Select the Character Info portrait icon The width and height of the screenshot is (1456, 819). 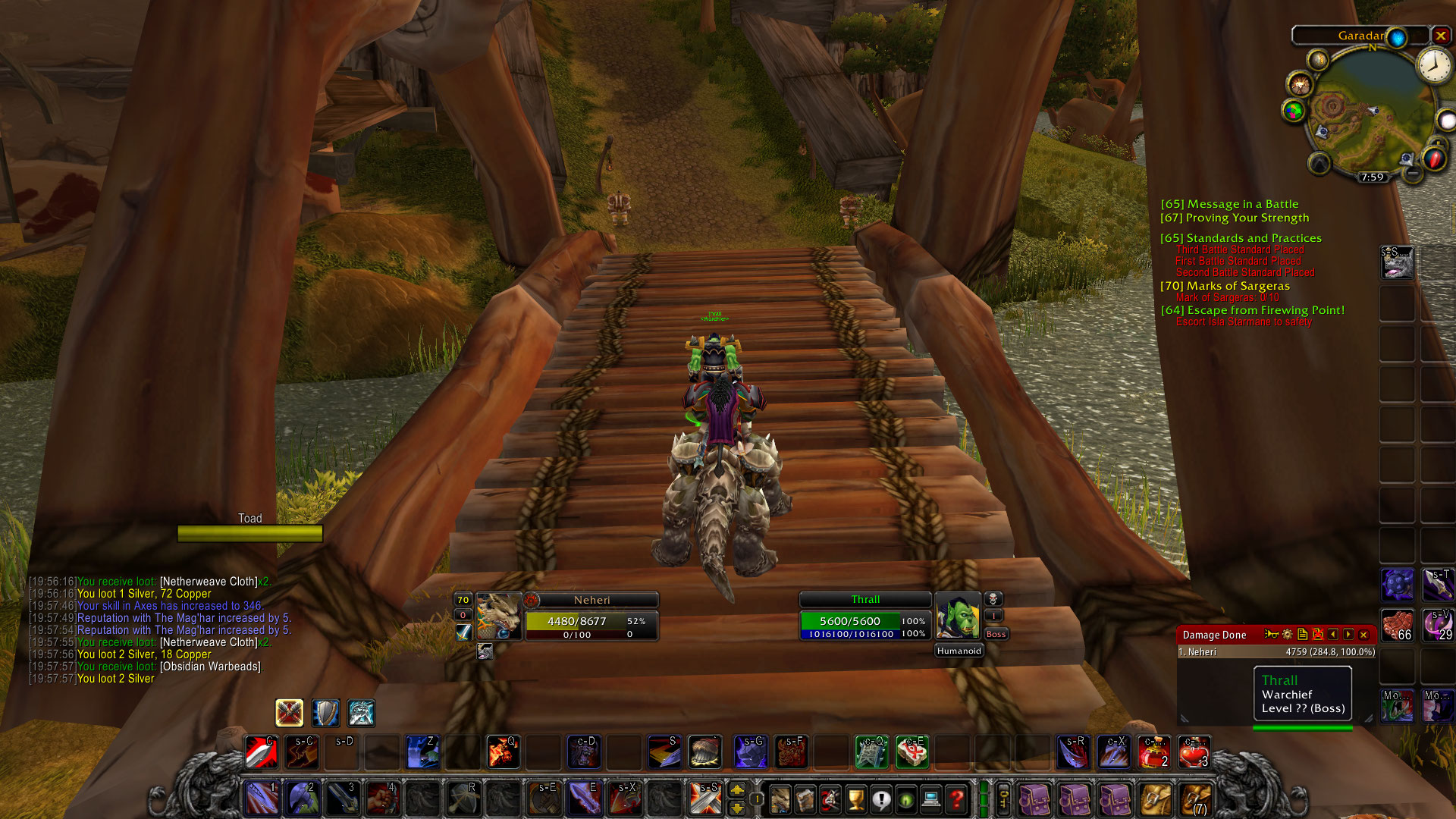(x=780, y=800)
